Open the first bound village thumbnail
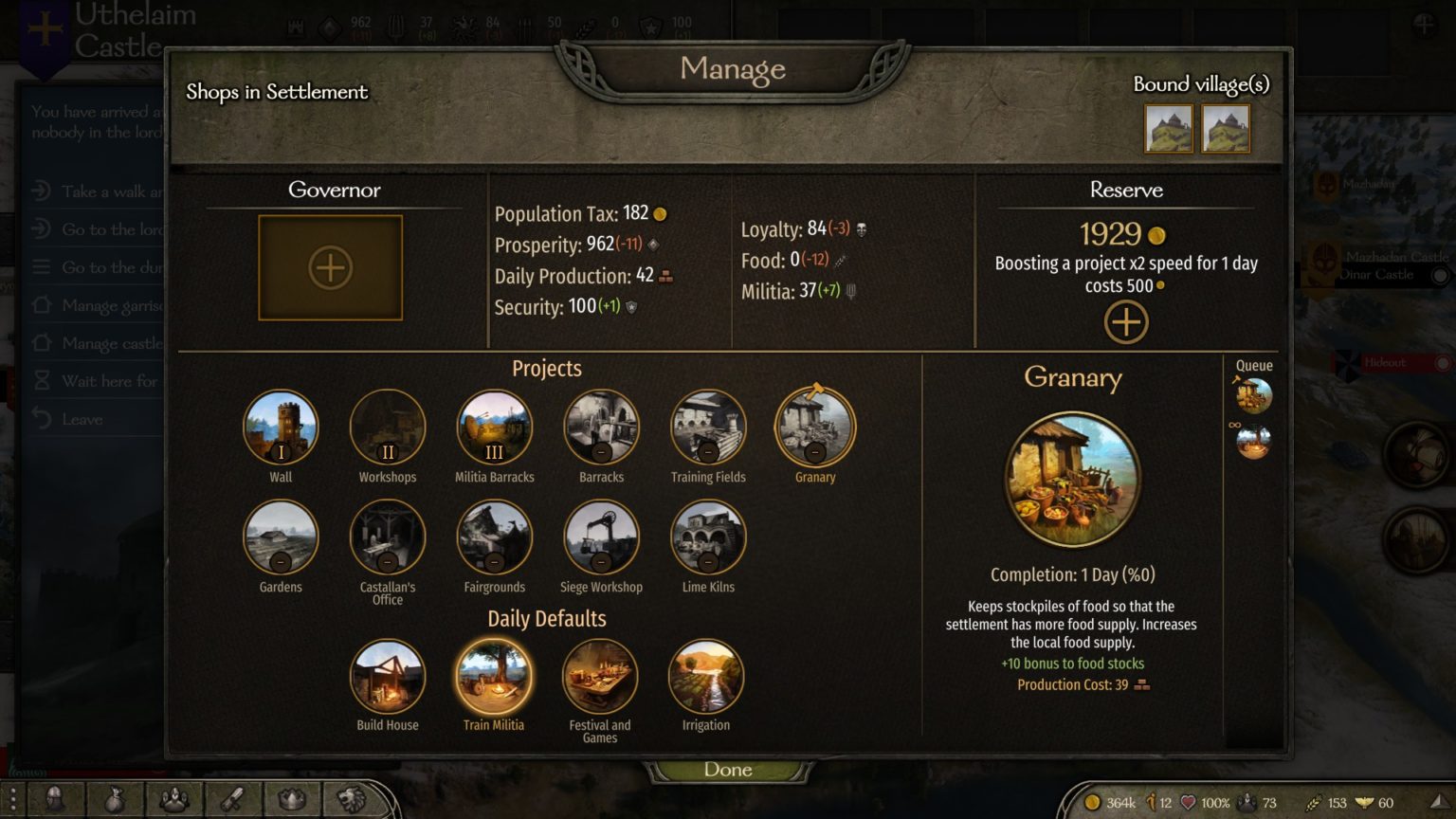1456x819 pixels. (x=1169, y=129)
